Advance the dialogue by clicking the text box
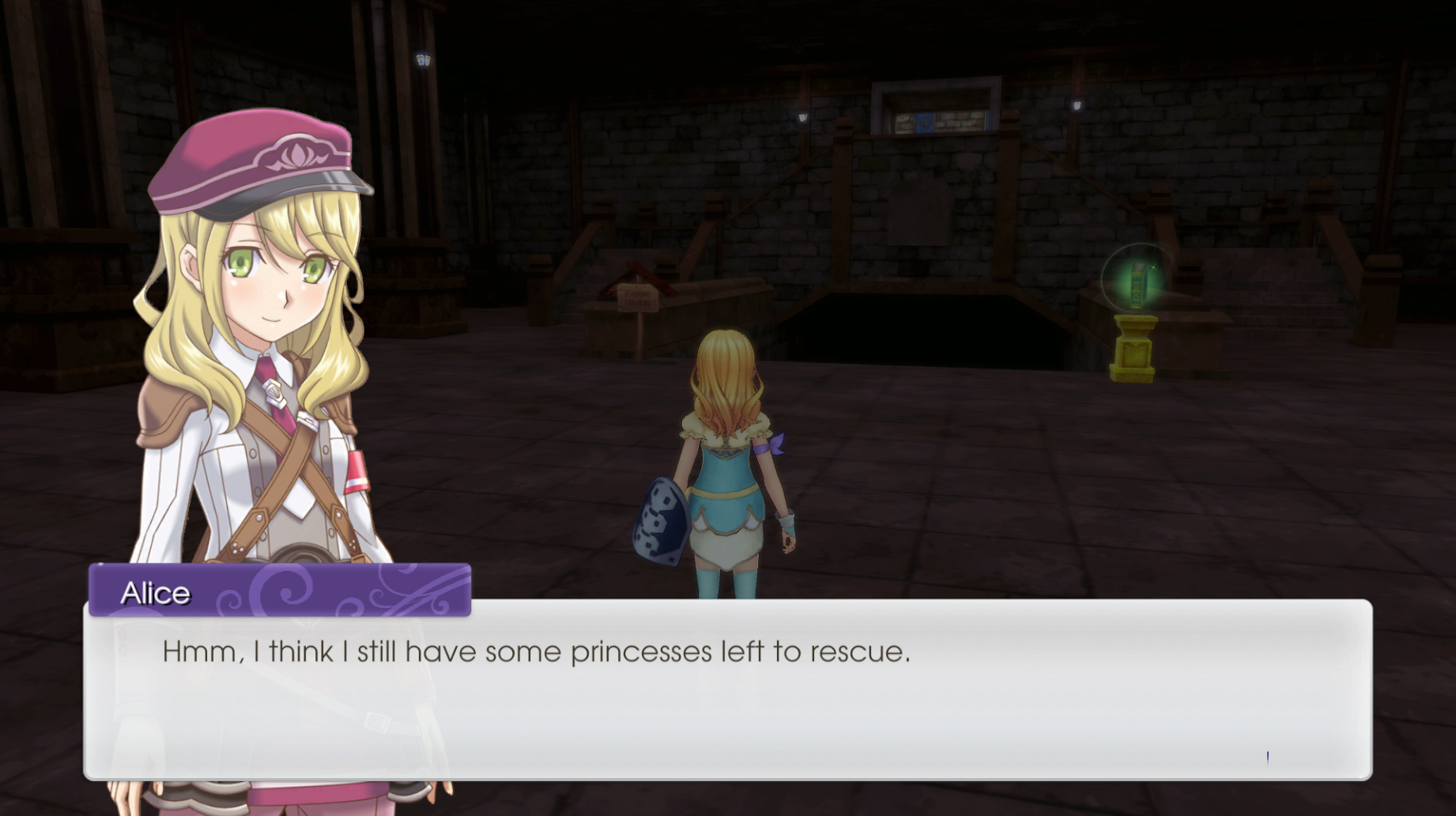The width and height of the screenshot is (1456, 816). 727,696
